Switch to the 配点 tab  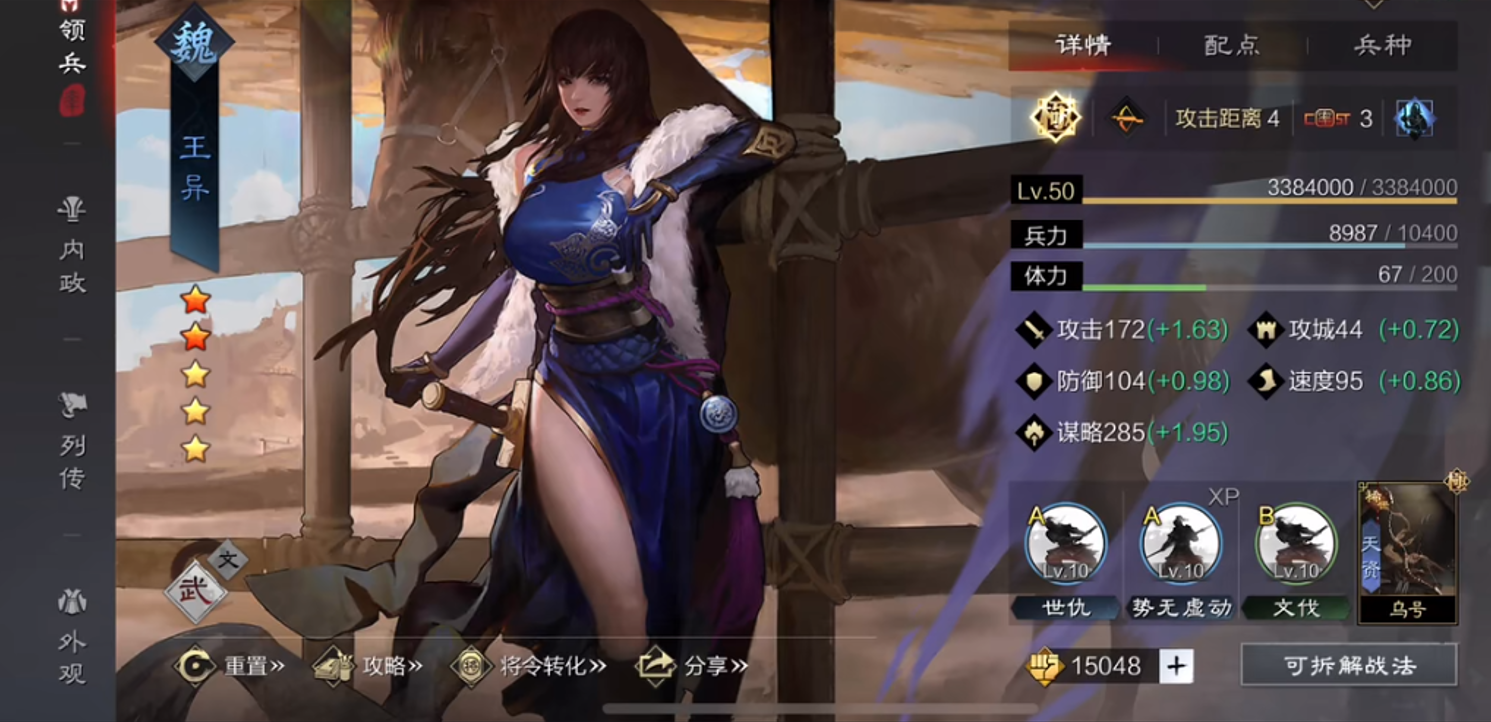tap(1231, 44)
